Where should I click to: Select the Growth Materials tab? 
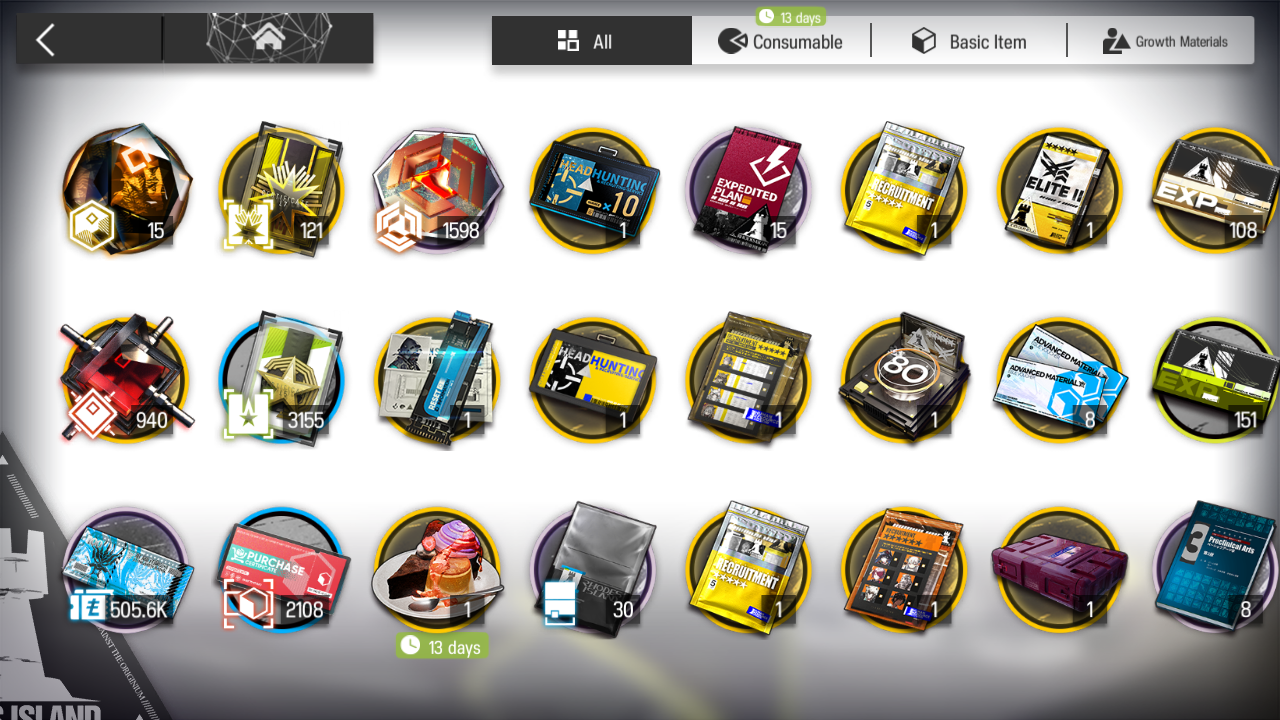tap(1164, 42)
